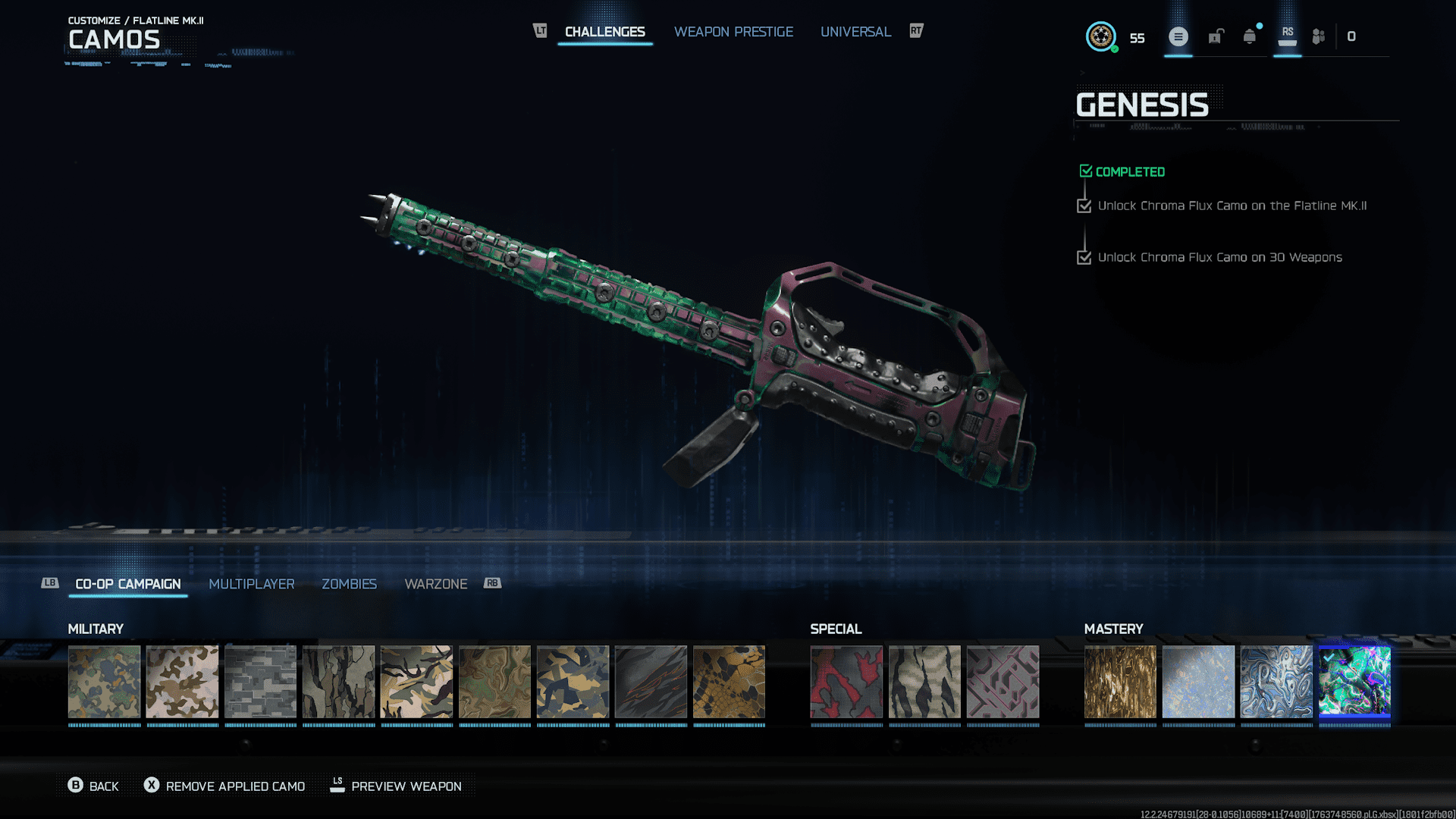The image size is (1456, 819).
Task: Open the Weapon Prestige tab
Action: [733, 32]
